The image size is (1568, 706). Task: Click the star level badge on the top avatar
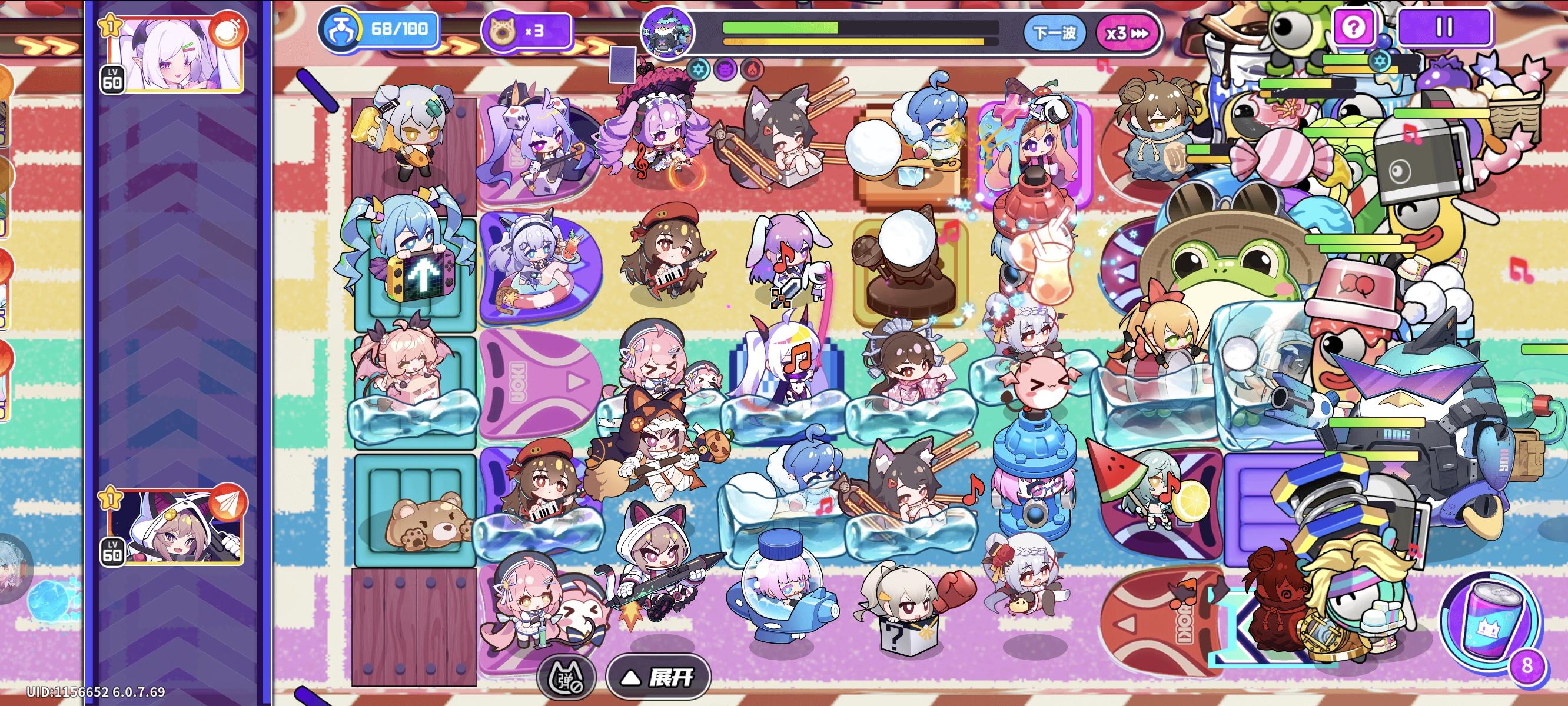(x=112, y=25)
